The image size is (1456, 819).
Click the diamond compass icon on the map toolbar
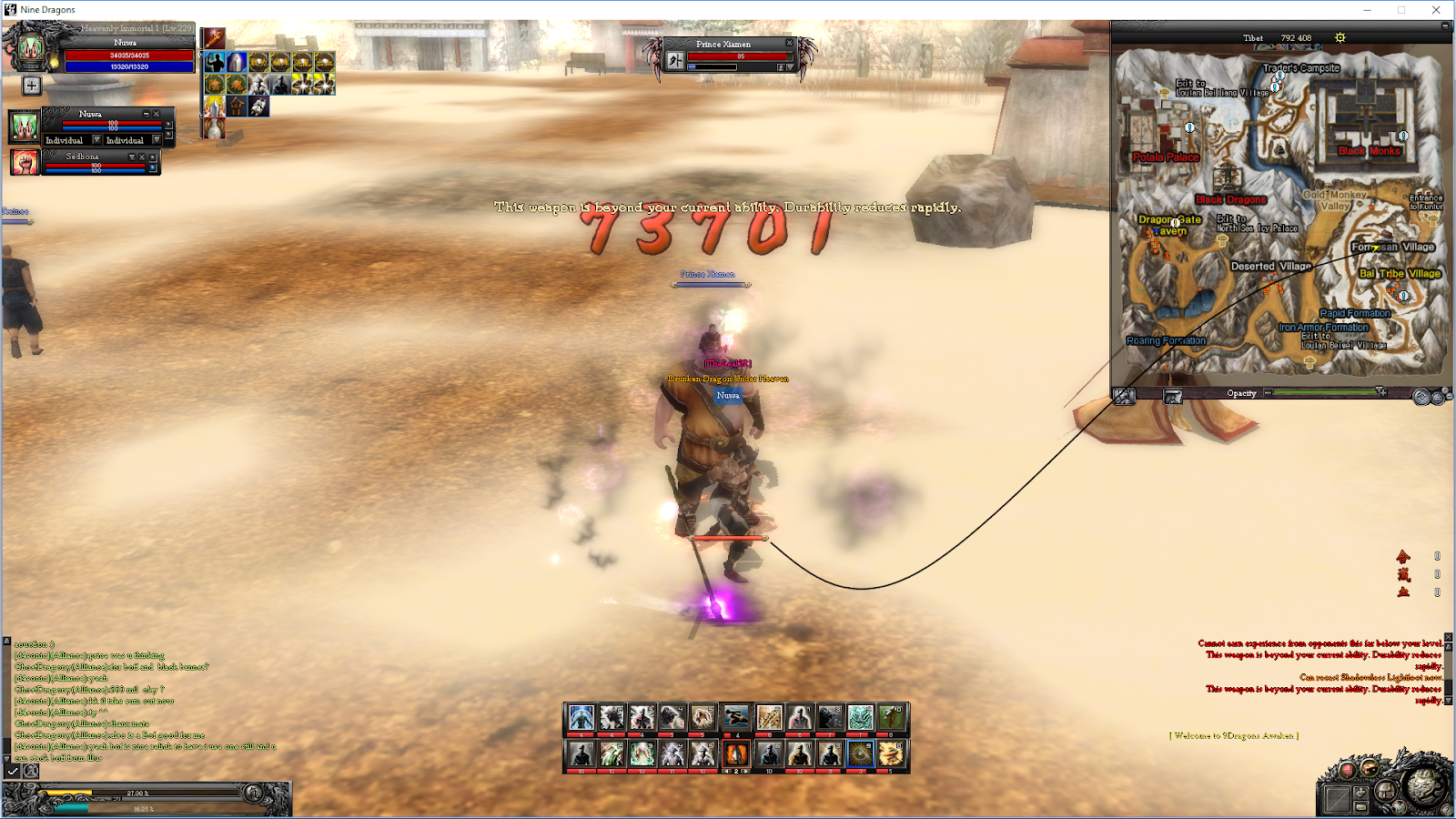1421,395
